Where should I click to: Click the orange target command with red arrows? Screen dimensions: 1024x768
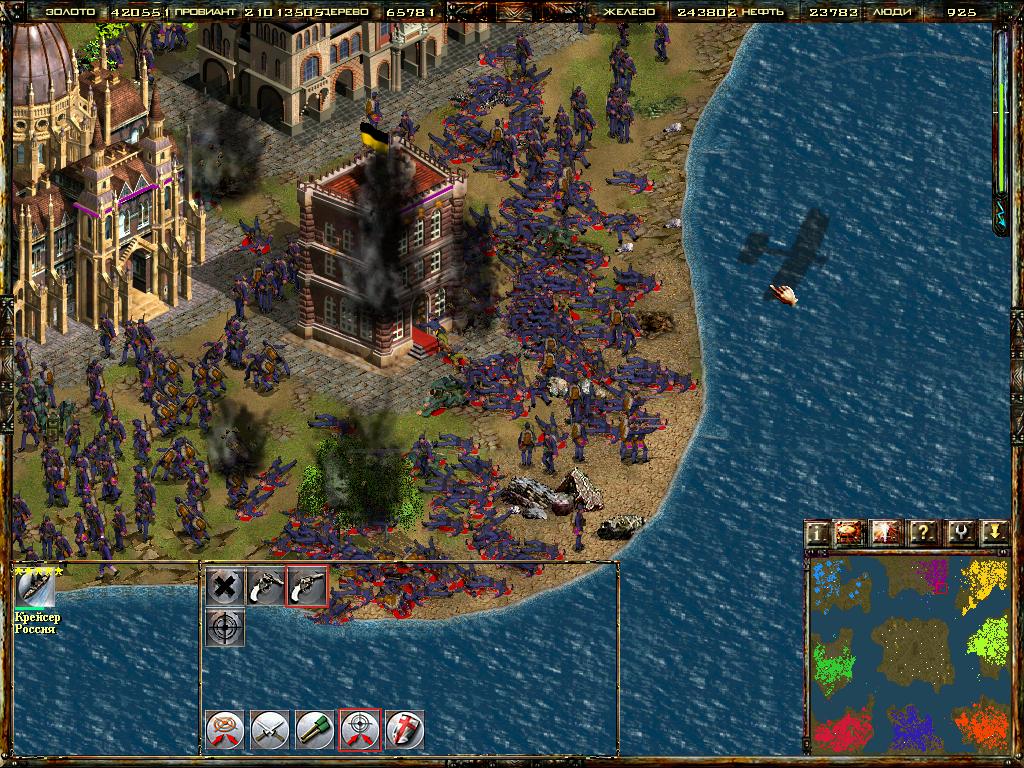pos(225,730)
